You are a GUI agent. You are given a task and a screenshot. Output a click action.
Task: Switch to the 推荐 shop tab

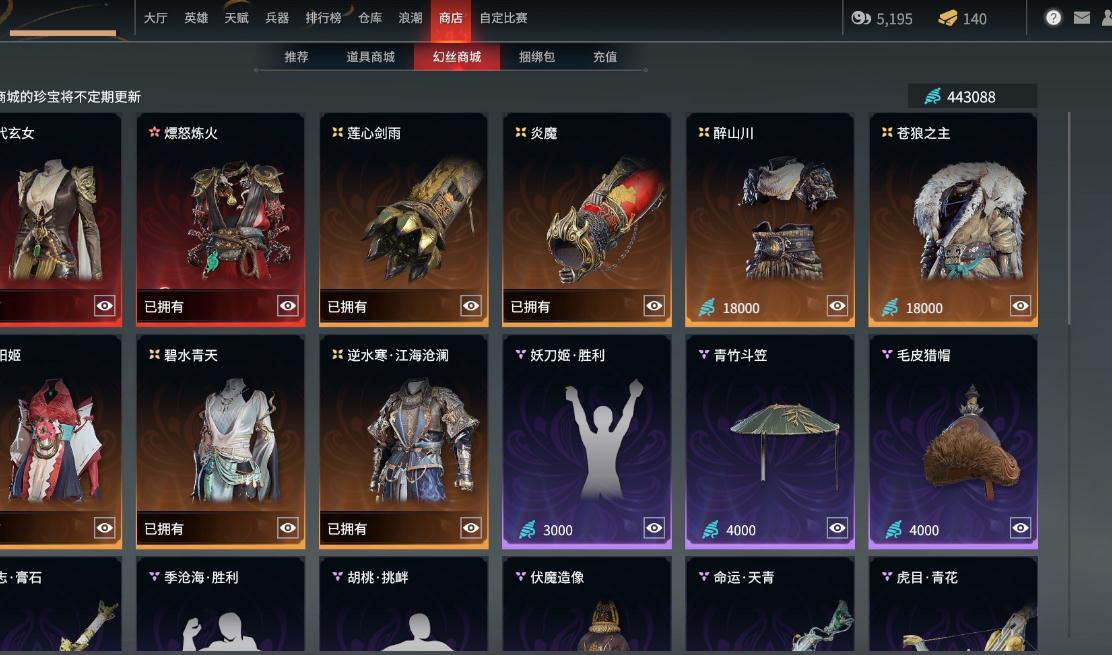pyautogui.click(x=296, y=57)
